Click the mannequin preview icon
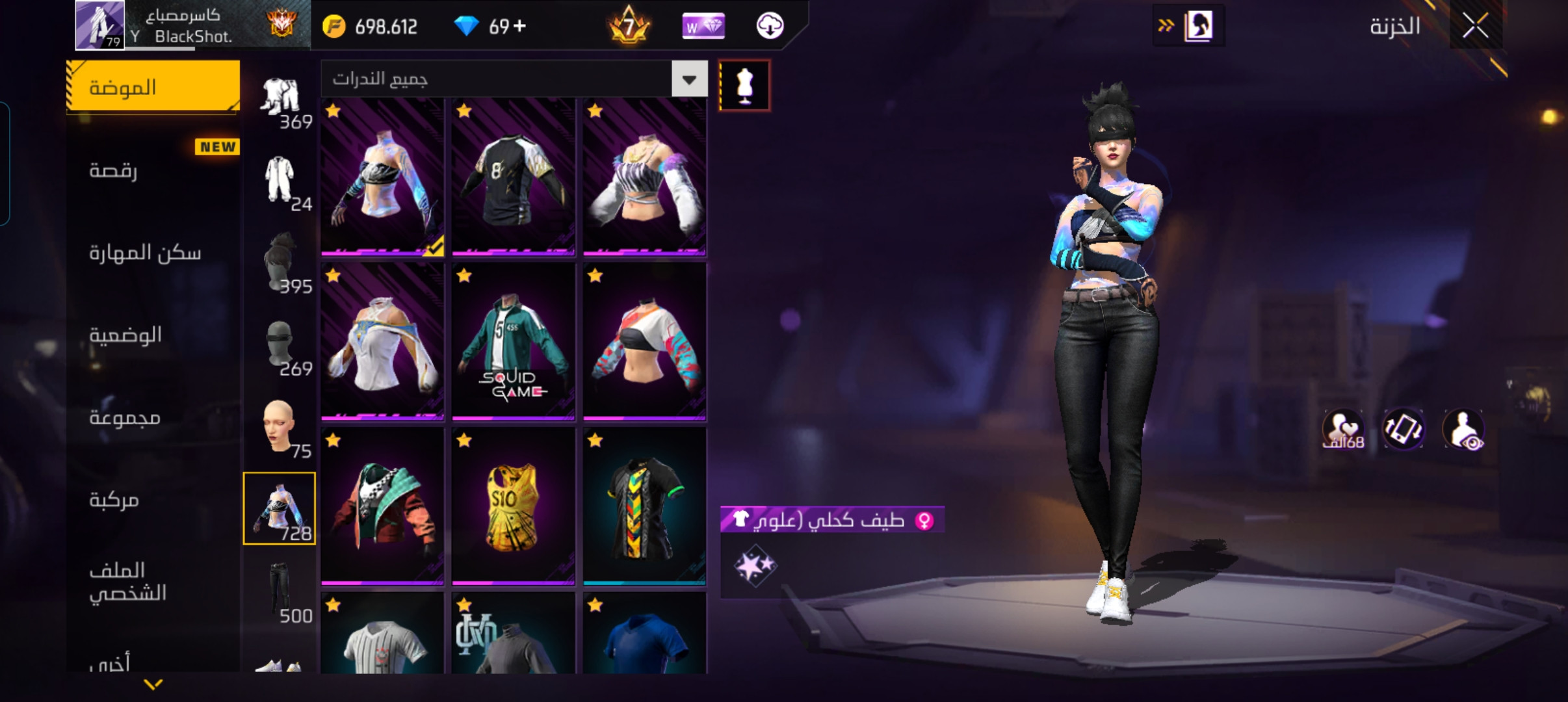 click(744, 86)
